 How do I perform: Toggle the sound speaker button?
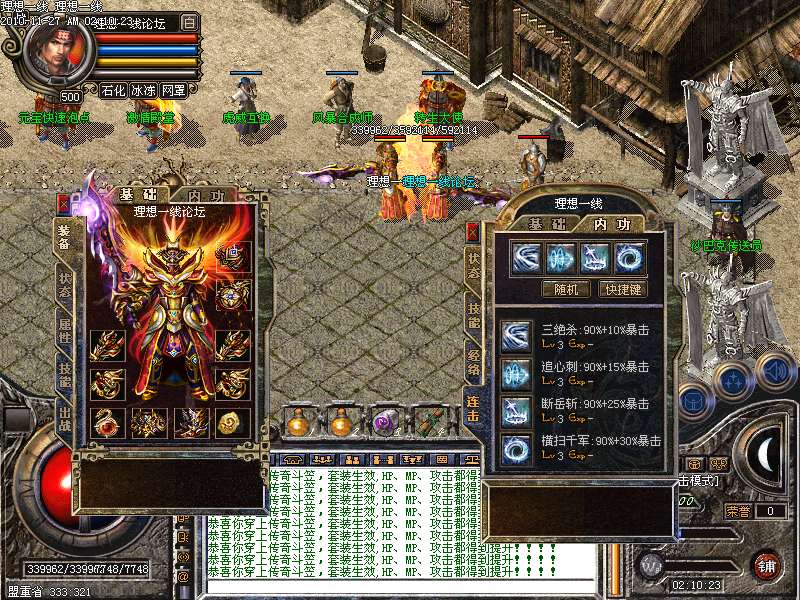(x=774, y=371)
